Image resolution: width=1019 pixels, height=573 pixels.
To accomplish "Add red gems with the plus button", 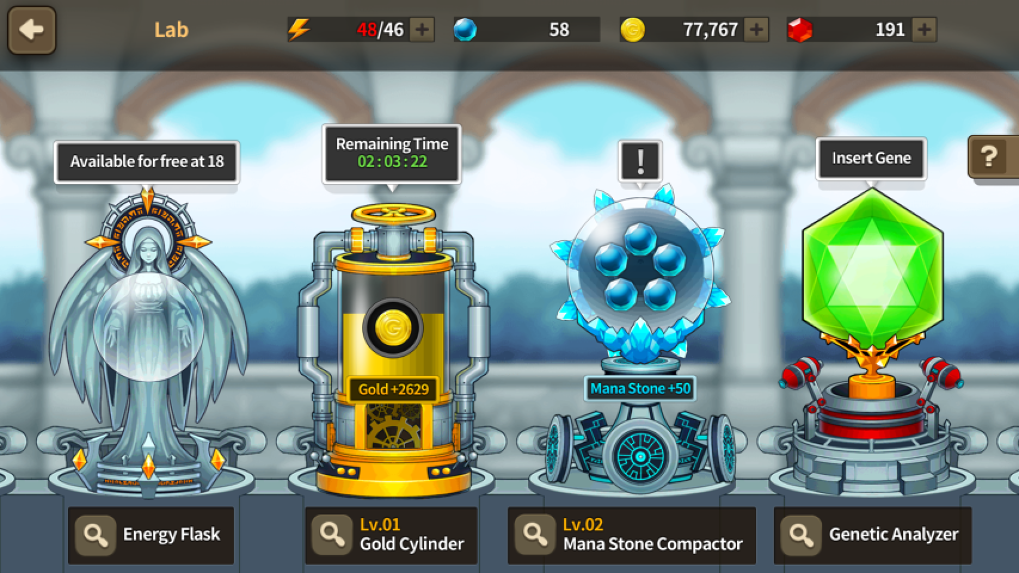I will click(x=924, y=30).
